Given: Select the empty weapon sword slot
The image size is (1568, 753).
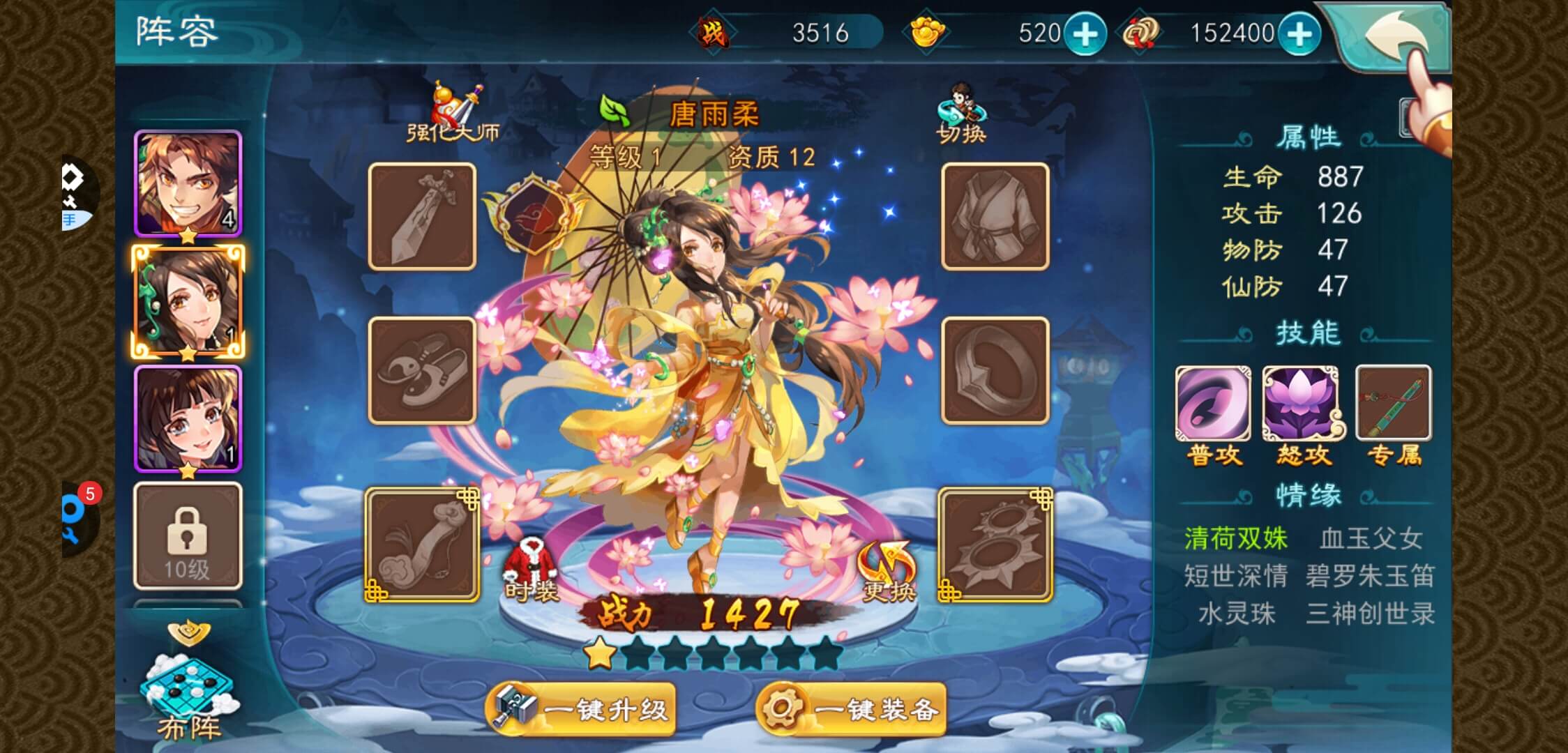Looking at the screenshot, I should tap(422, 217).
